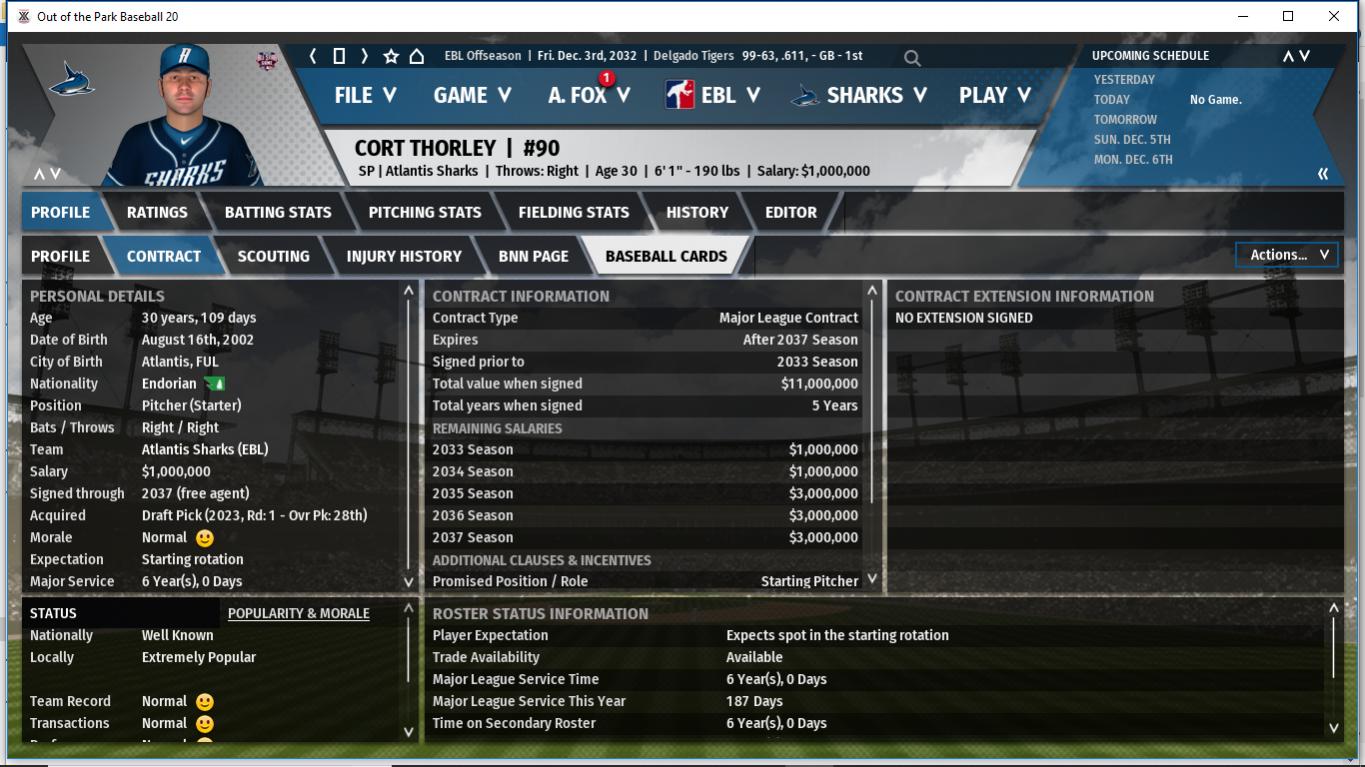Open the FILE menu
The height and width of the screenshot is (767, 1365).
click(x=365, y=95)
